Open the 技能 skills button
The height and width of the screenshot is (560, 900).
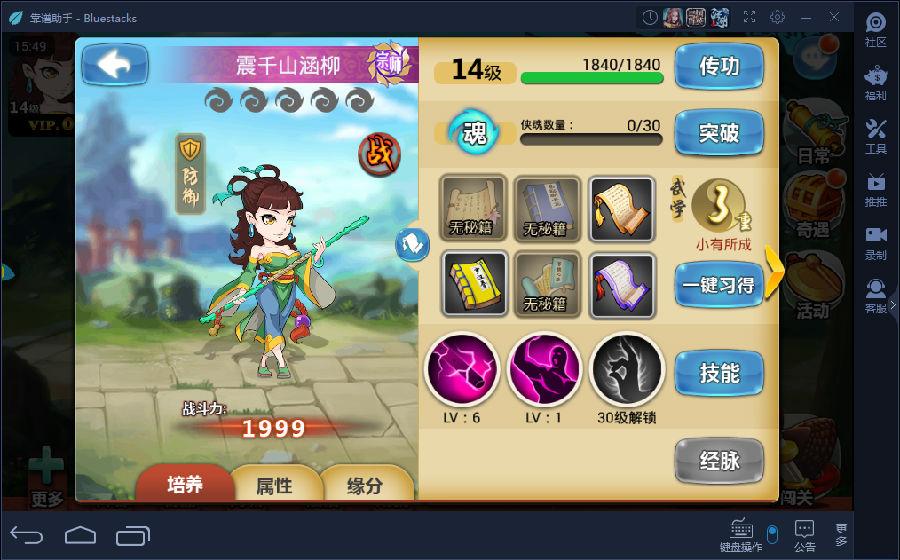coord(719,374)
